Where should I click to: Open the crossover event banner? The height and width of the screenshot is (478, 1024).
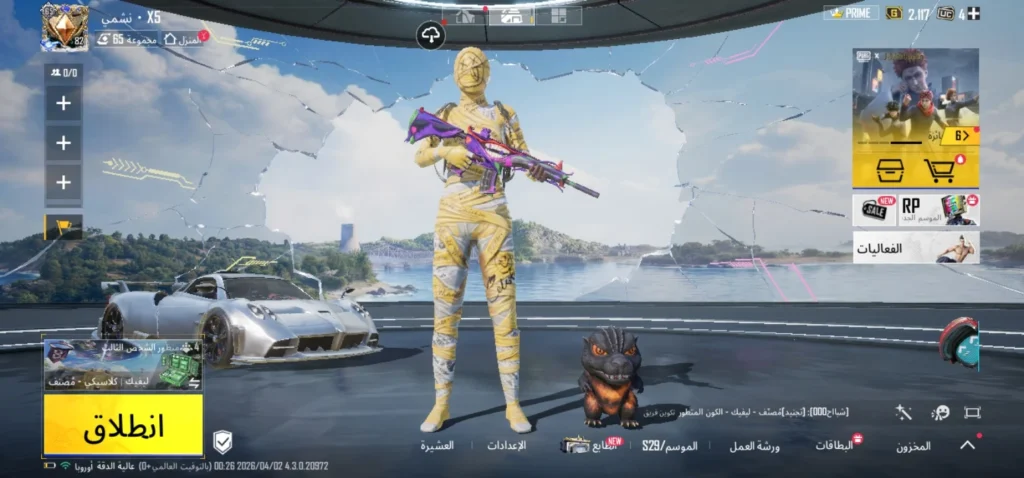pyautogui.click(x=915, y=99)
